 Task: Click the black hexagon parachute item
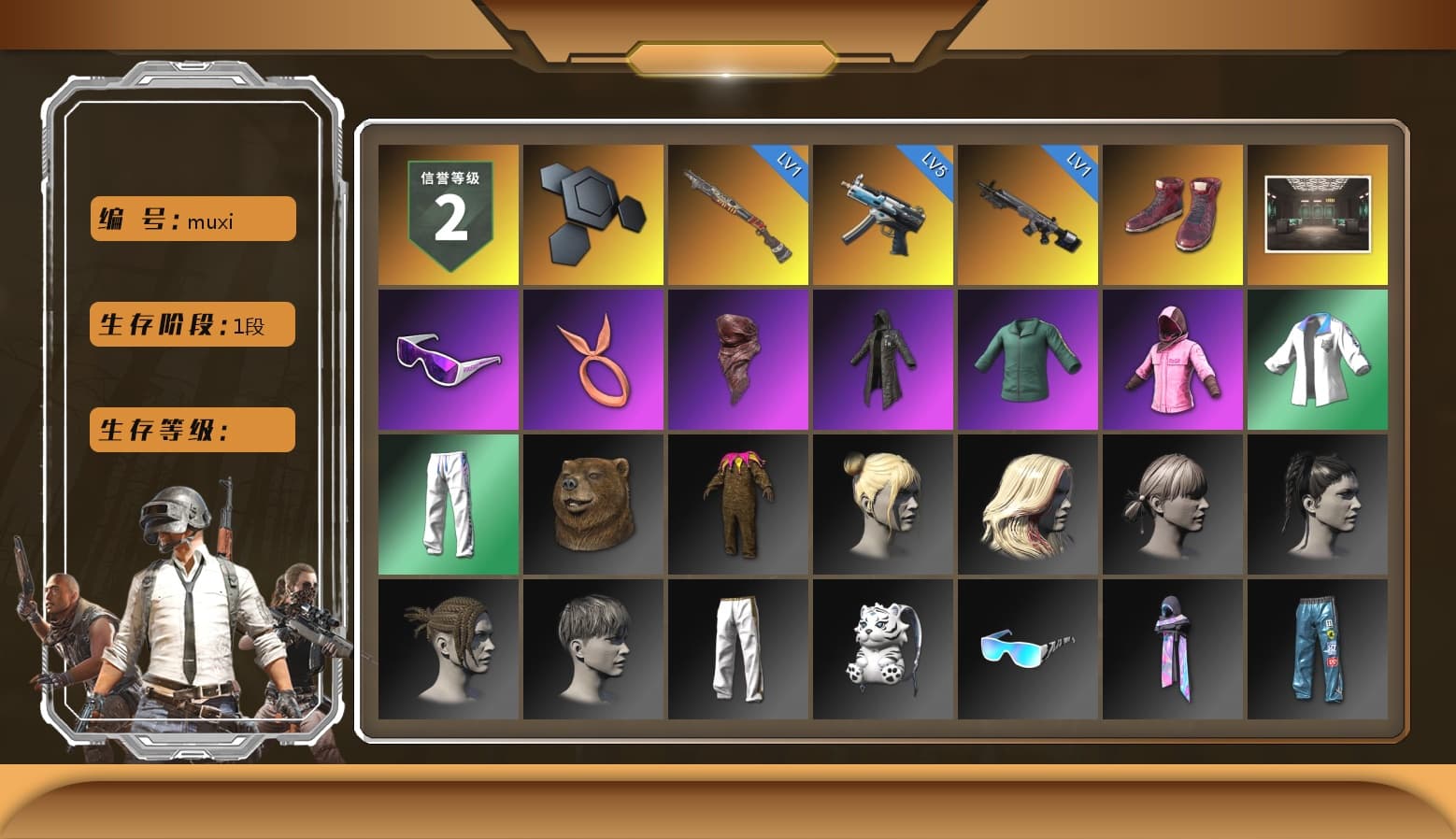[593, 213]
